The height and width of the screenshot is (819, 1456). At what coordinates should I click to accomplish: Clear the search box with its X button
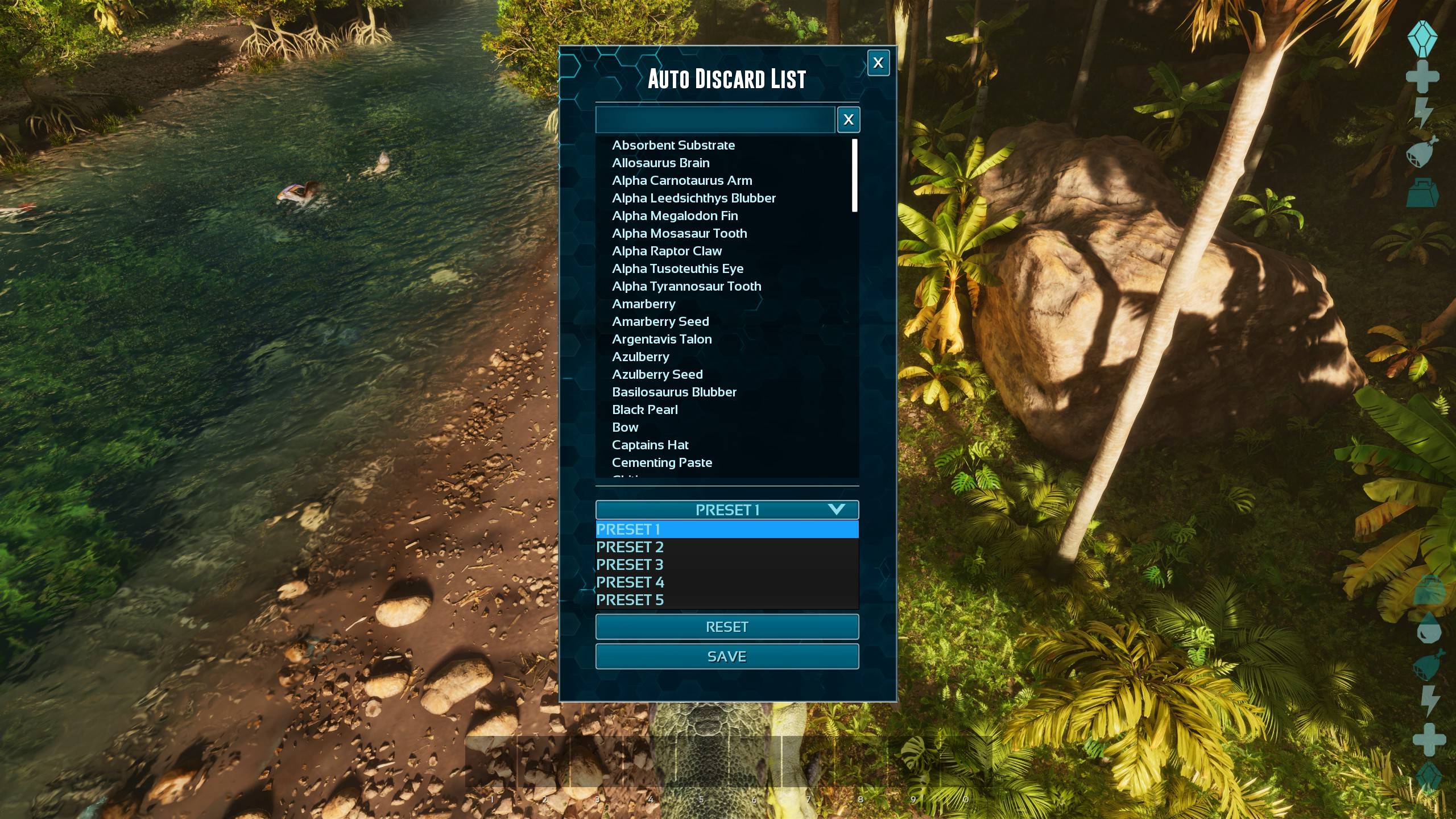coord(848,119)
